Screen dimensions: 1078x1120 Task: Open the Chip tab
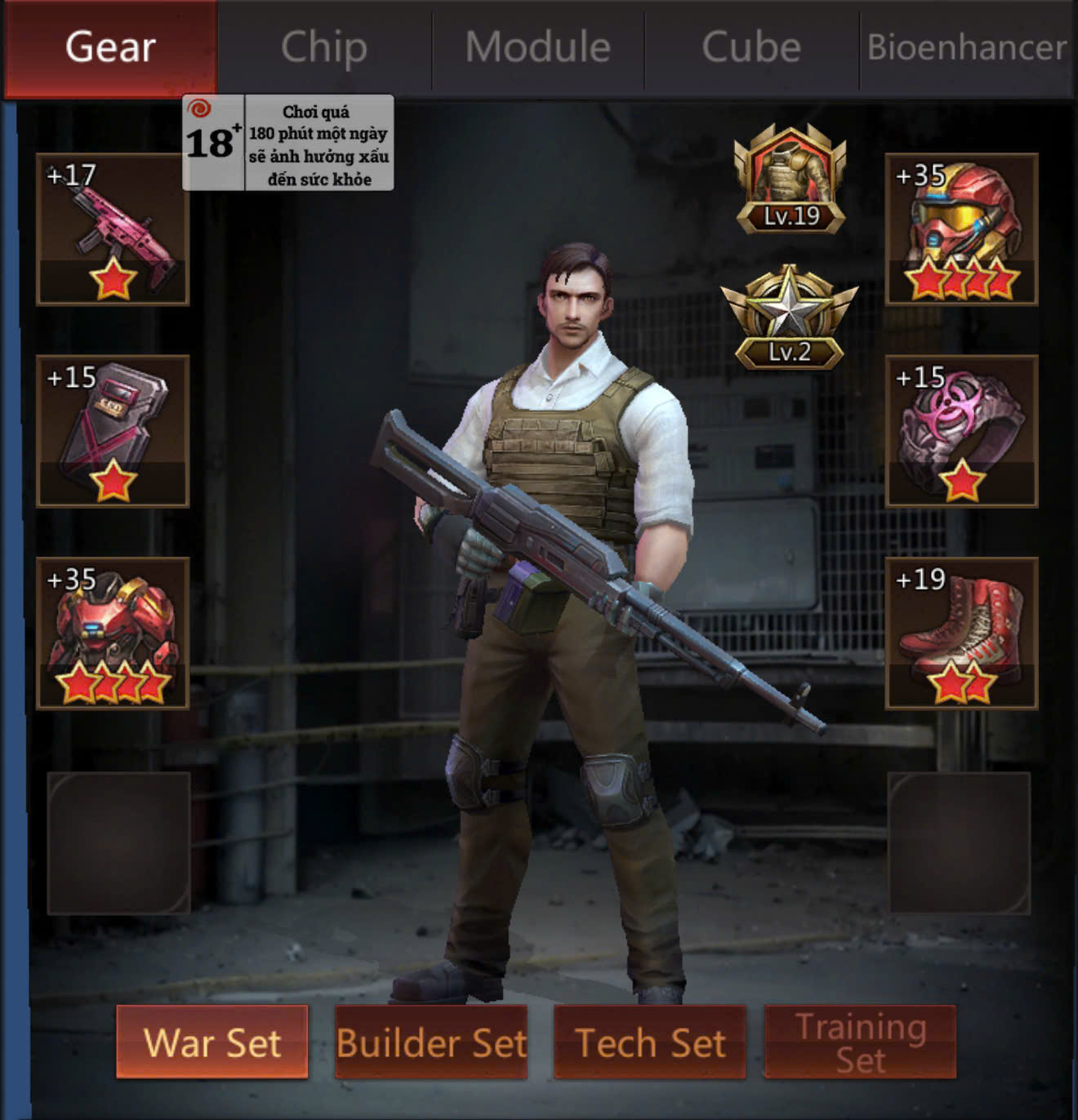point(324,47)
